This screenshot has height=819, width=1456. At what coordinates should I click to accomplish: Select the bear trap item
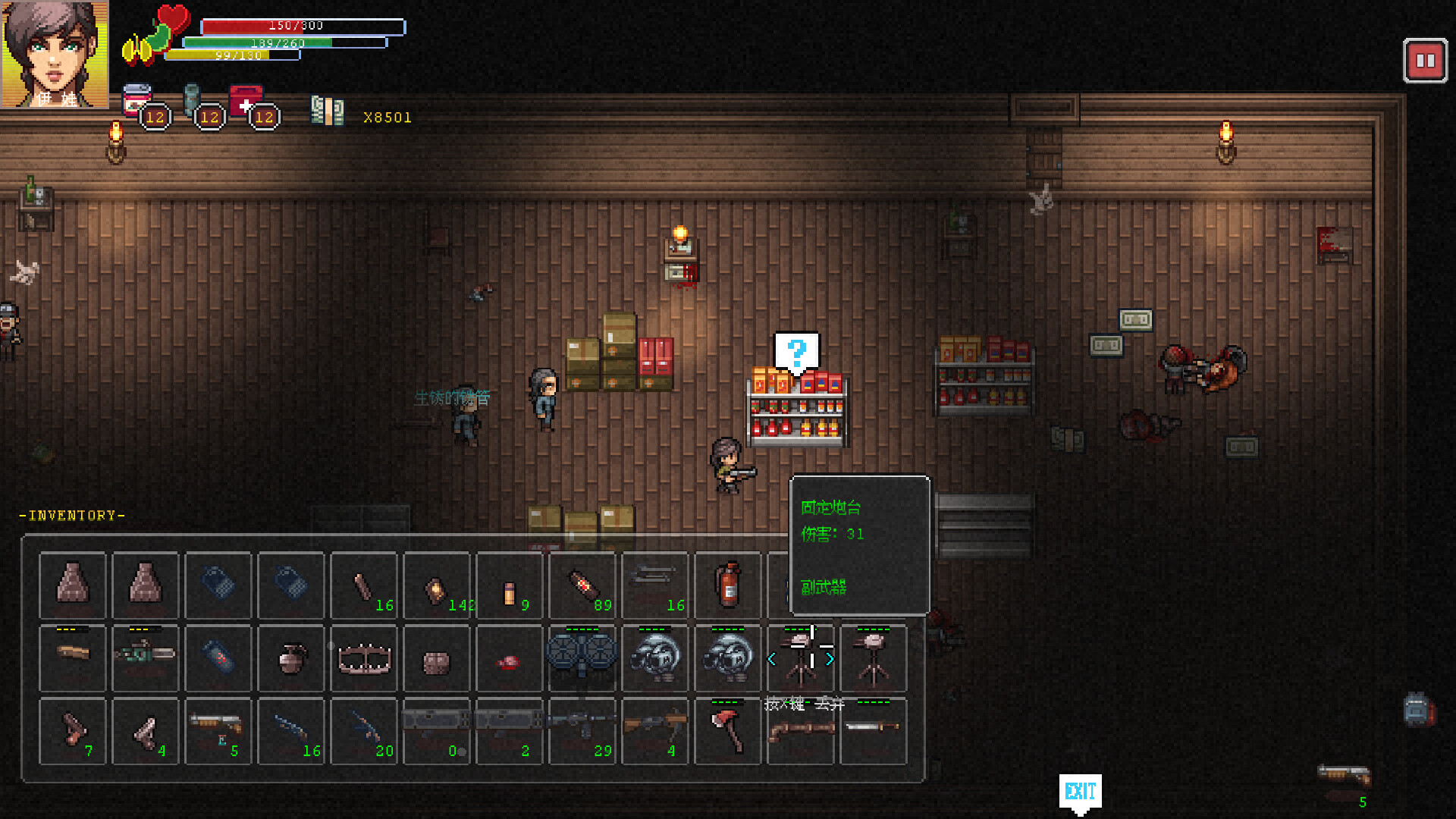click(x=362, y=658)
